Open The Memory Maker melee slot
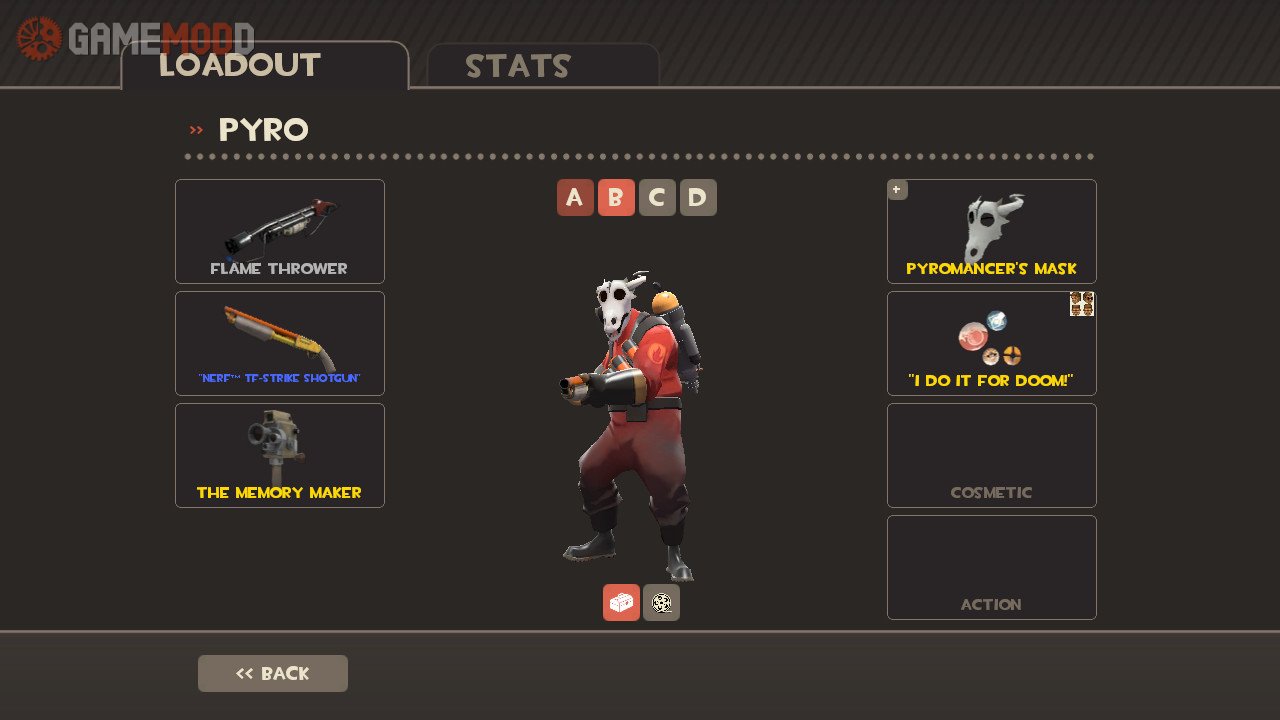The image size is (1280, 720). 280,455
